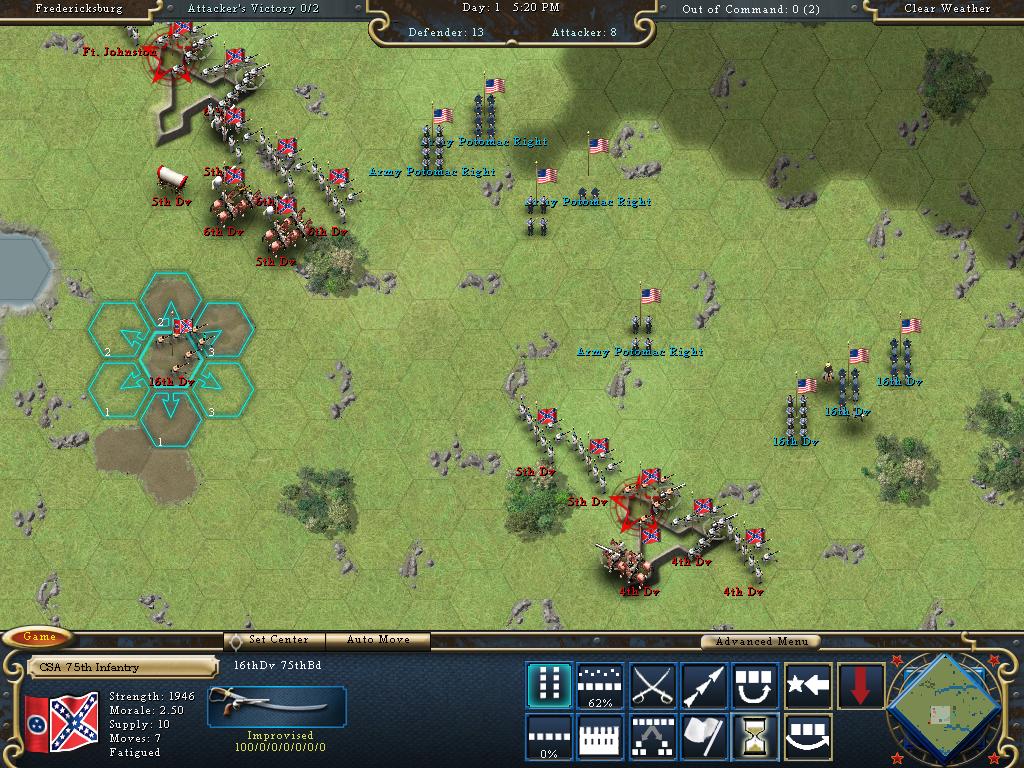Select the 0% line formation icon

(x=549, y=737)
